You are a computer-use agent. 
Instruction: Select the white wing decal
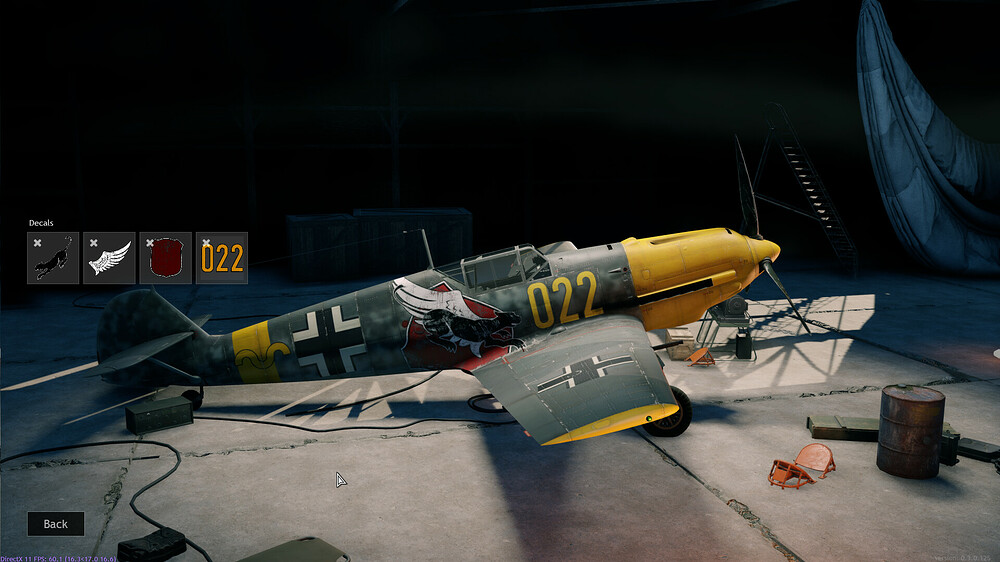pyautogui.click(x=110, y=261)
